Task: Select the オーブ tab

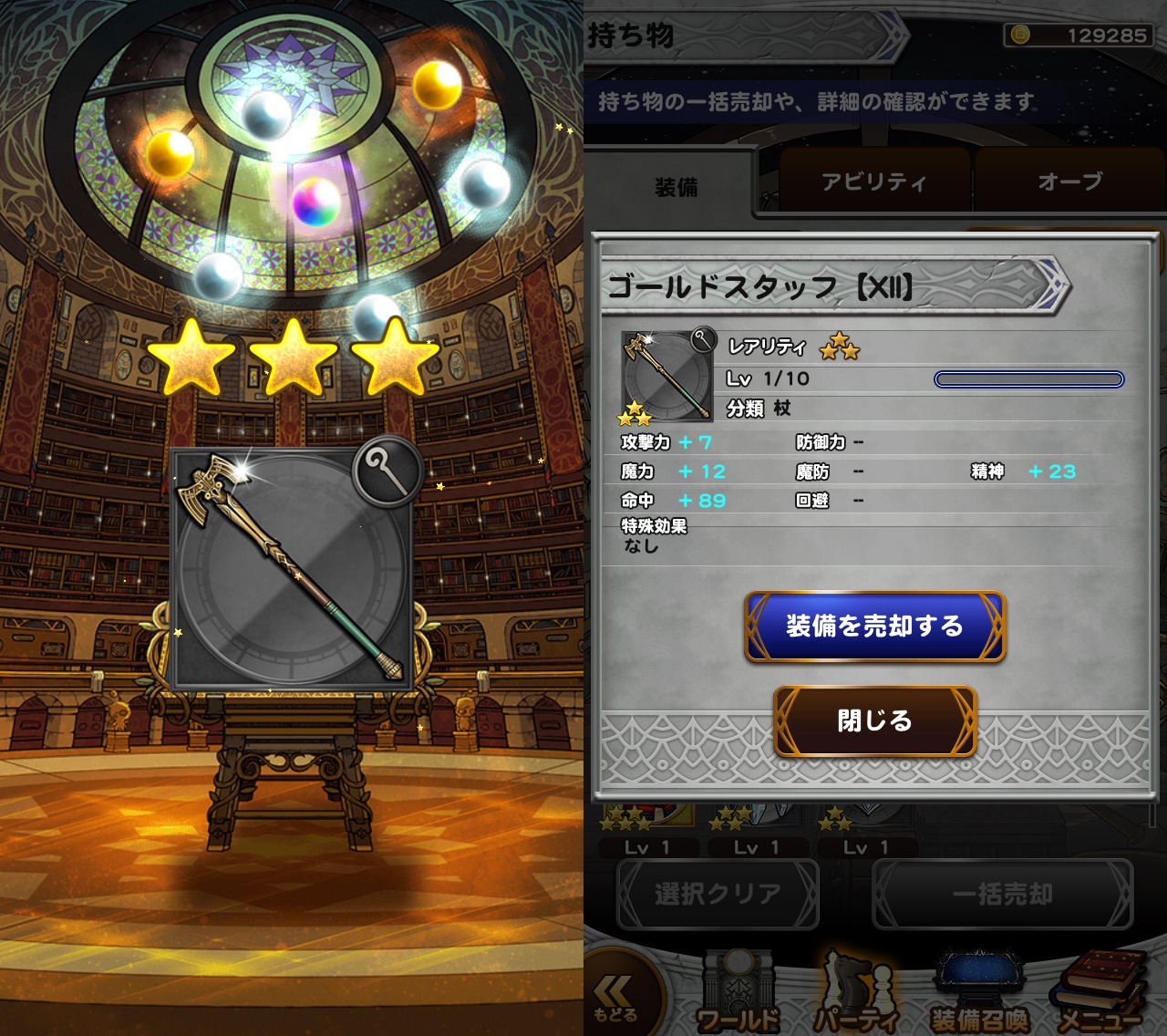Action: tap(1069, 182)
